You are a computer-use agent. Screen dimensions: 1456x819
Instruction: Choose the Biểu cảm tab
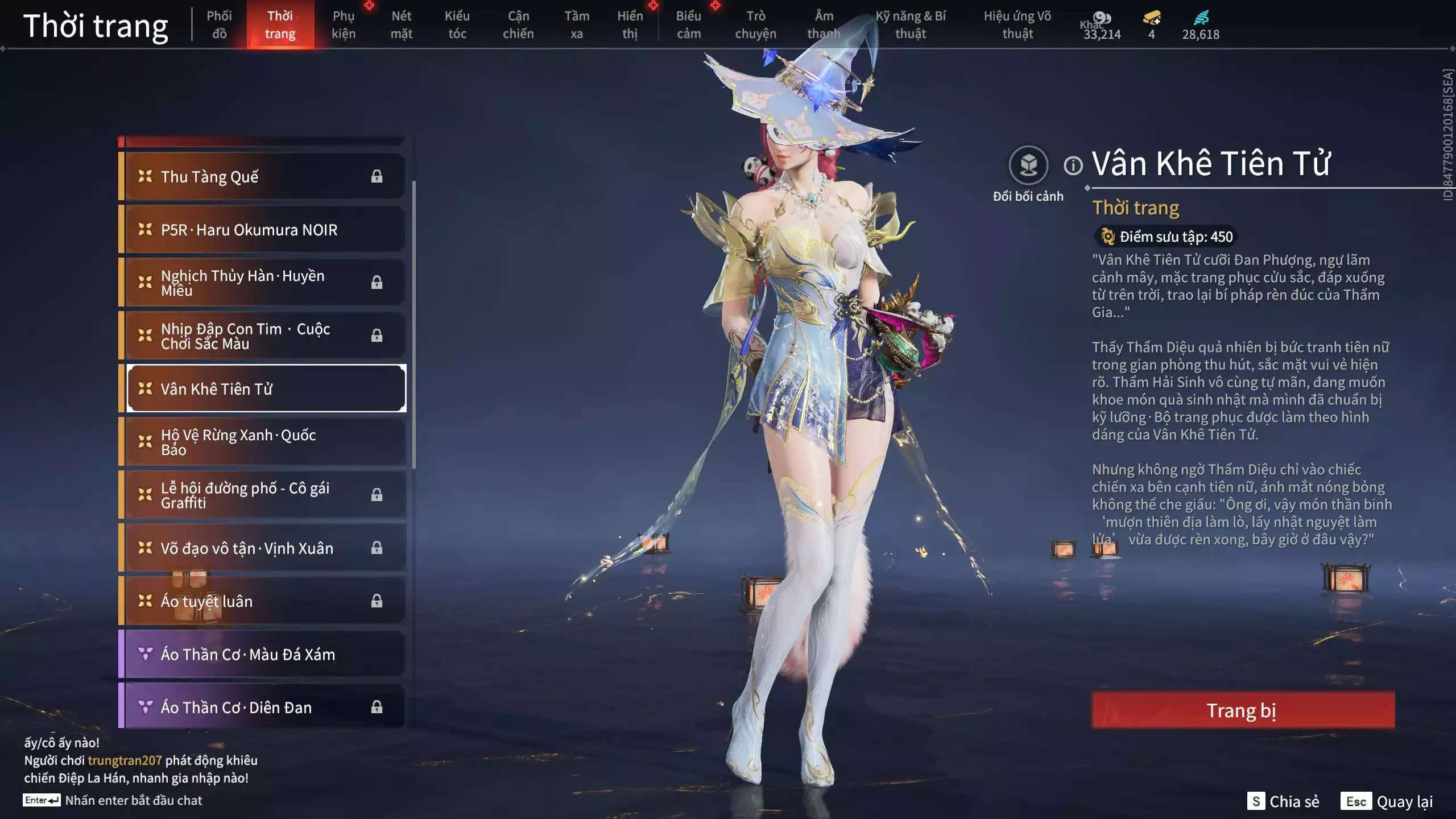click(x=688, y=25)
